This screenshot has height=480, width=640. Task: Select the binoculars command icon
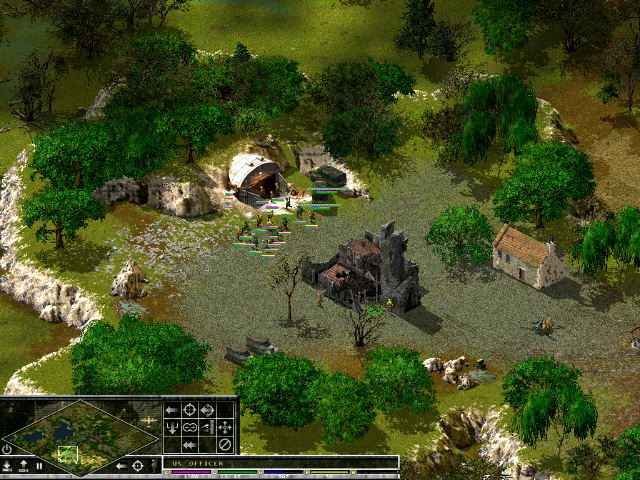click(189, 427)
